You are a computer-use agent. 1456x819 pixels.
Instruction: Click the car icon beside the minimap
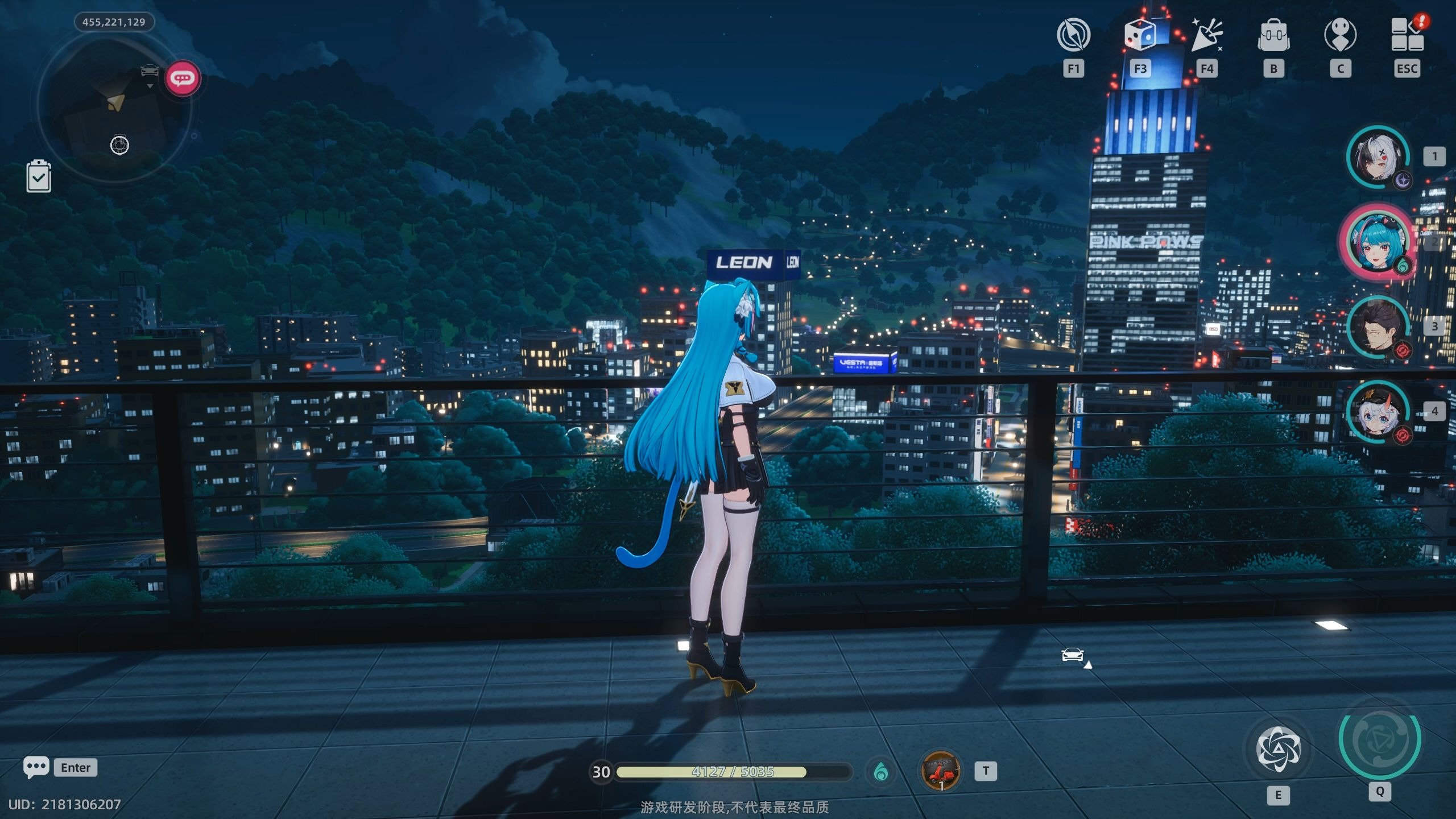point(150,71)
